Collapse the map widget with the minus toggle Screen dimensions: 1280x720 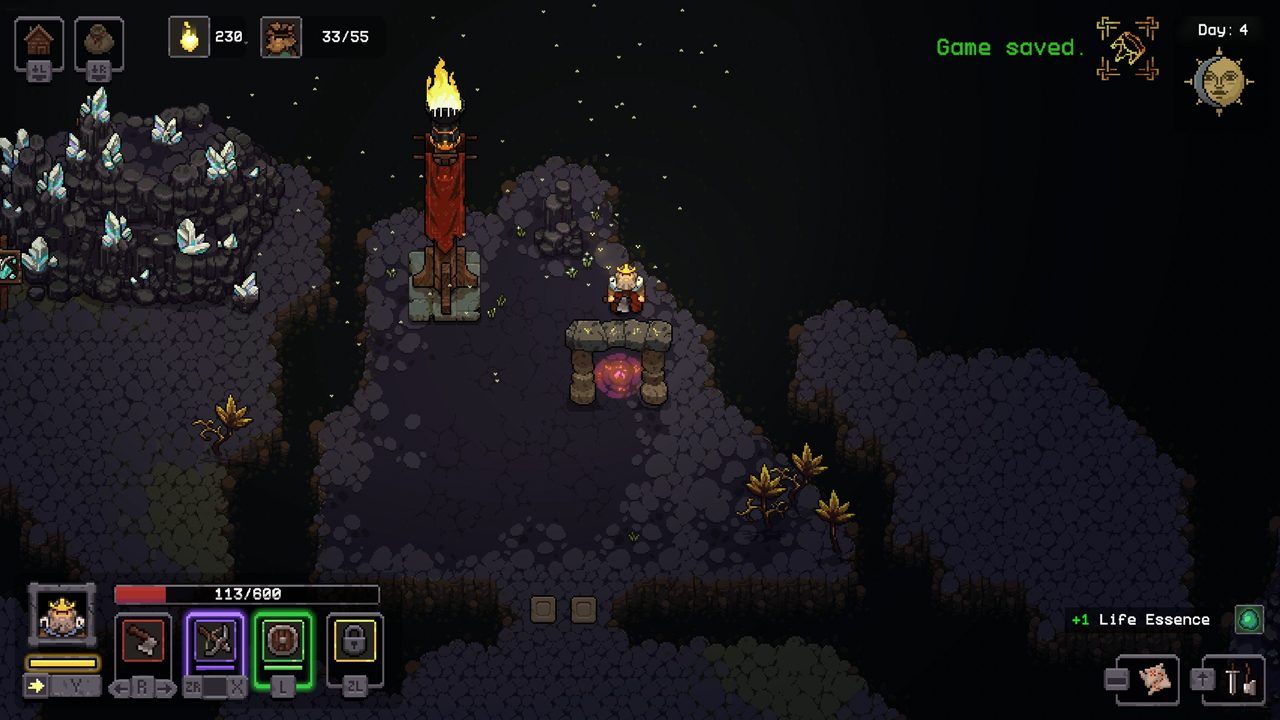pos(1117,681)
